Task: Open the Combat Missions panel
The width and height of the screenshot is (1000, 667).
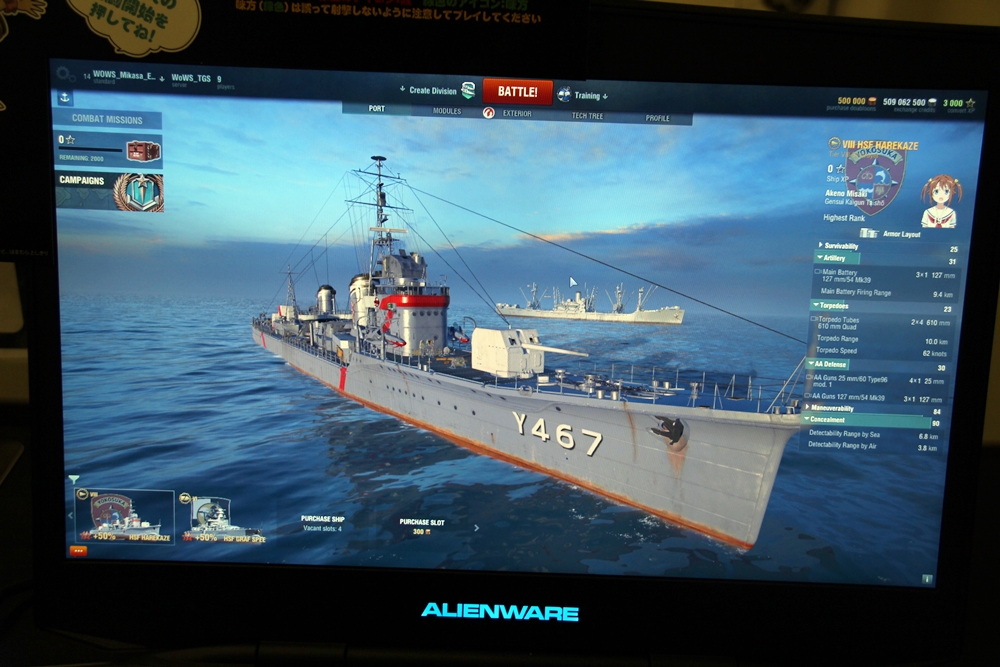Action: [107, 120]
